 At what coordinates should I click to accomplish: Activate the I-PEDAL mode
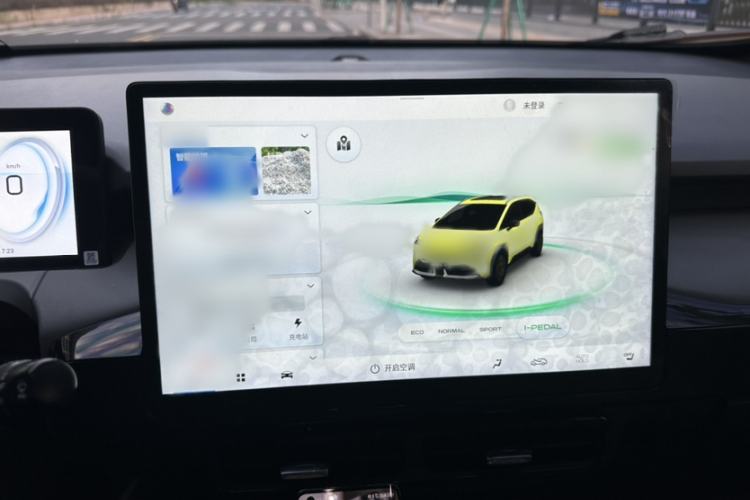542,327
